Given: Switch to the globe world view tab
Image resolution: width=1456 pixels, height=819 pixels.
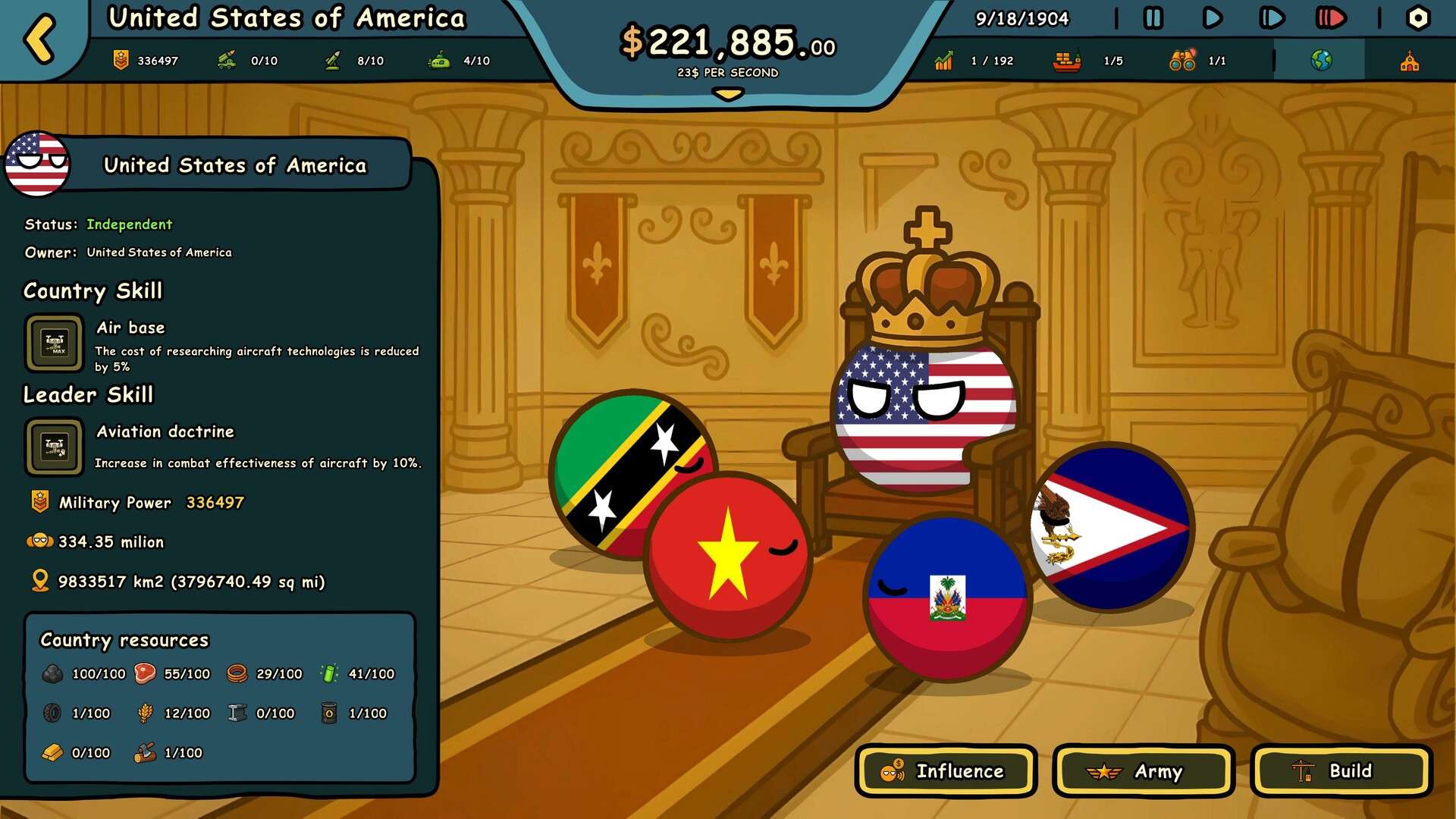Looking at the screenshot, I should pyautogui.click(x=1322, y=59).
